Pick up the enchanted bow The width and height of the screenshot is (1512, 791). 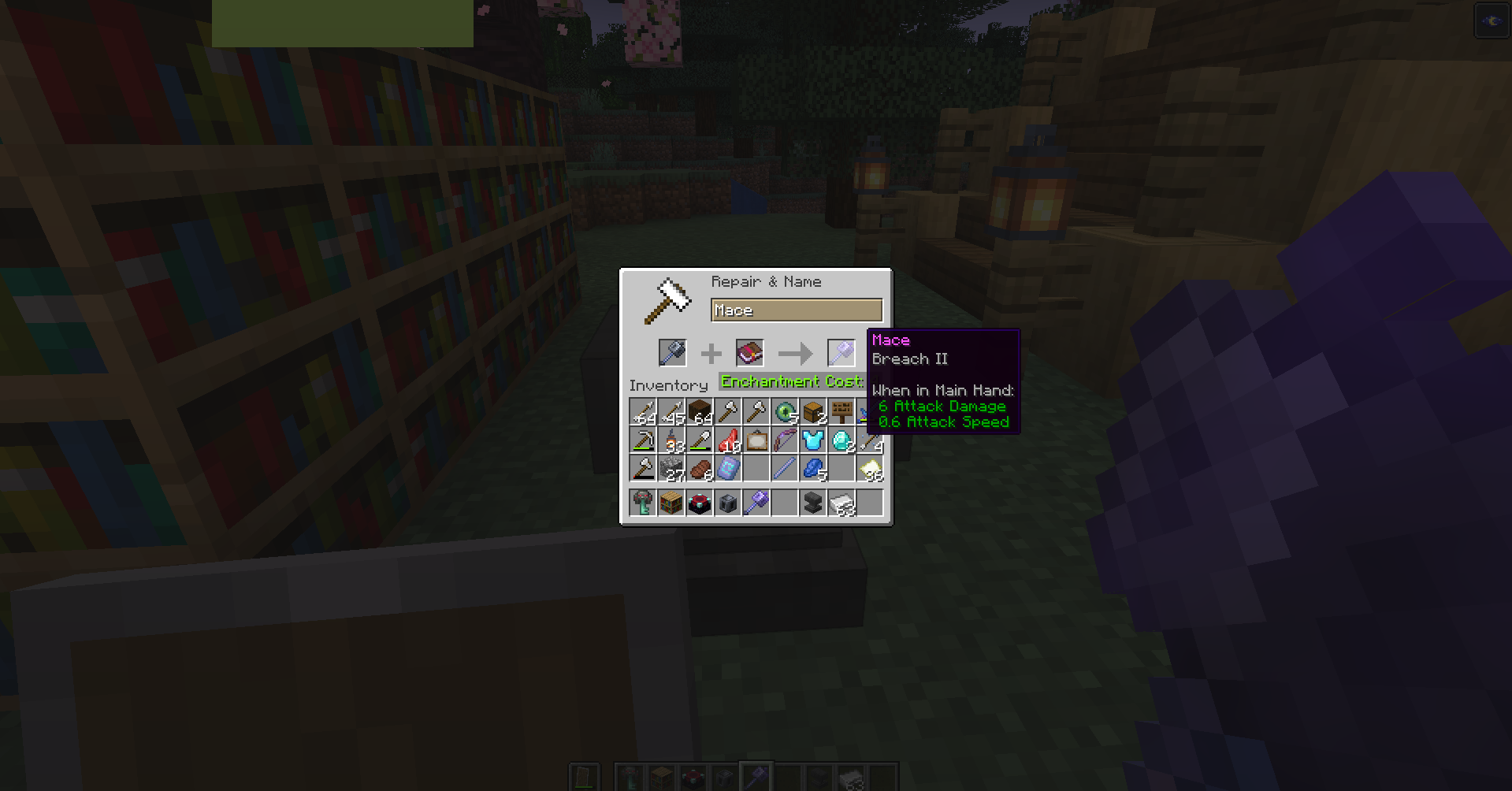click(x=786, y=440)
